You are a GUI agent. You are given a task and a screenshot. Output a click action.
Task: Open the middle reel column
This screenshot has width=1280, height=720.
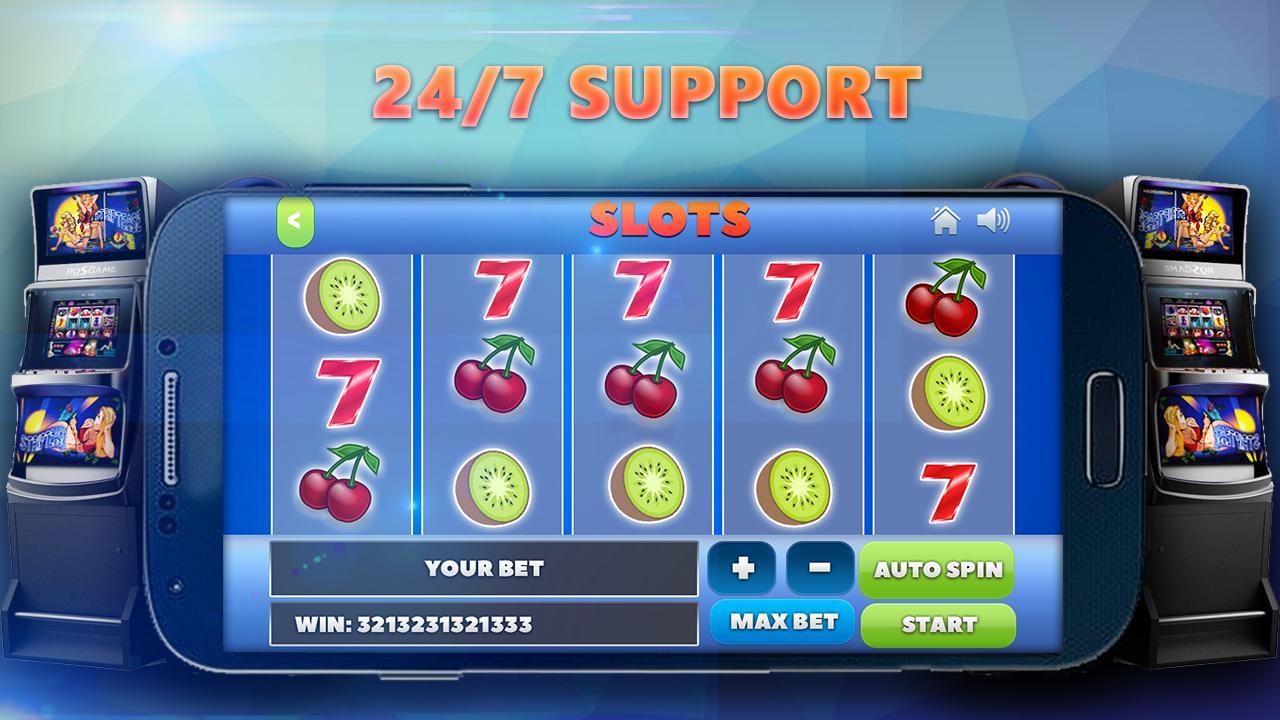[645, 390]
